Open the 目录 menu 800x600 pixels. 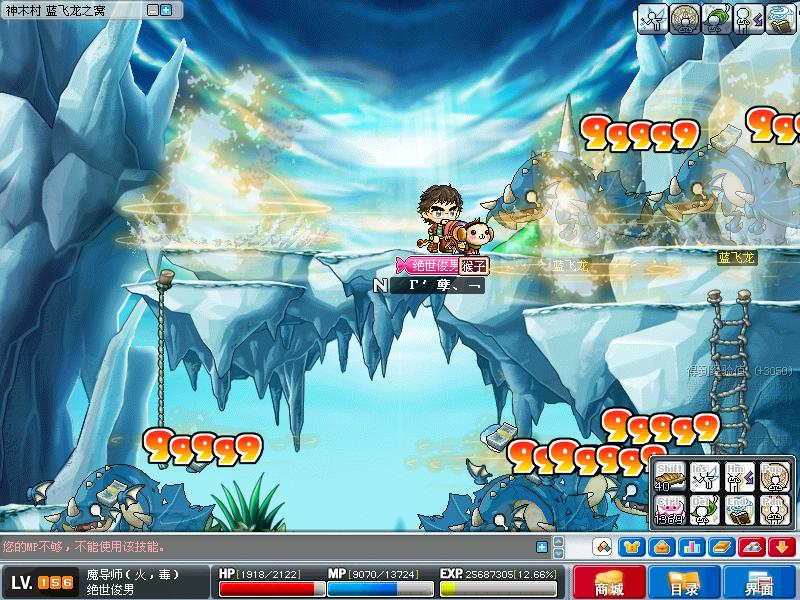click(x=685, y=584)
